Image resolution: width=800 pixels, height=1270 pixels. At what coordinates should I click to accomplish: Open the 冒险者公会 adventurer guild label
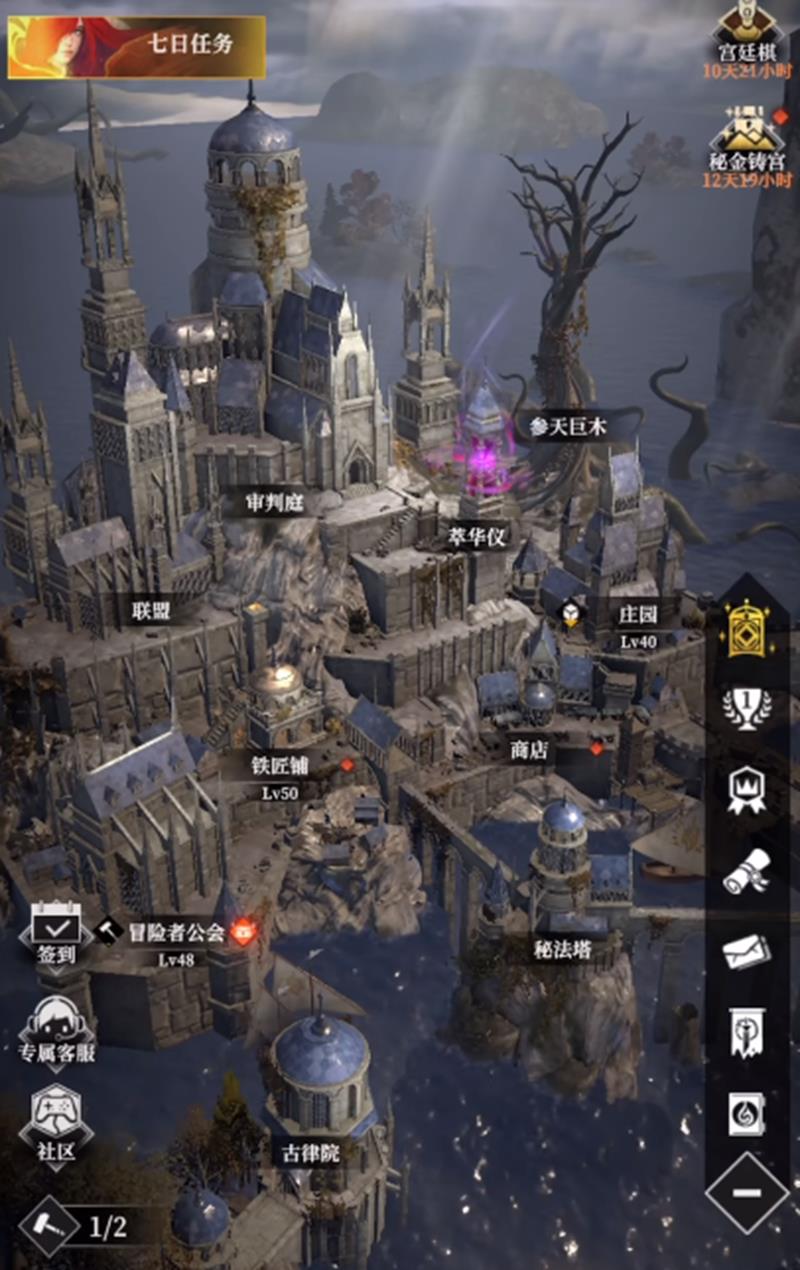(x=176, y=932)
